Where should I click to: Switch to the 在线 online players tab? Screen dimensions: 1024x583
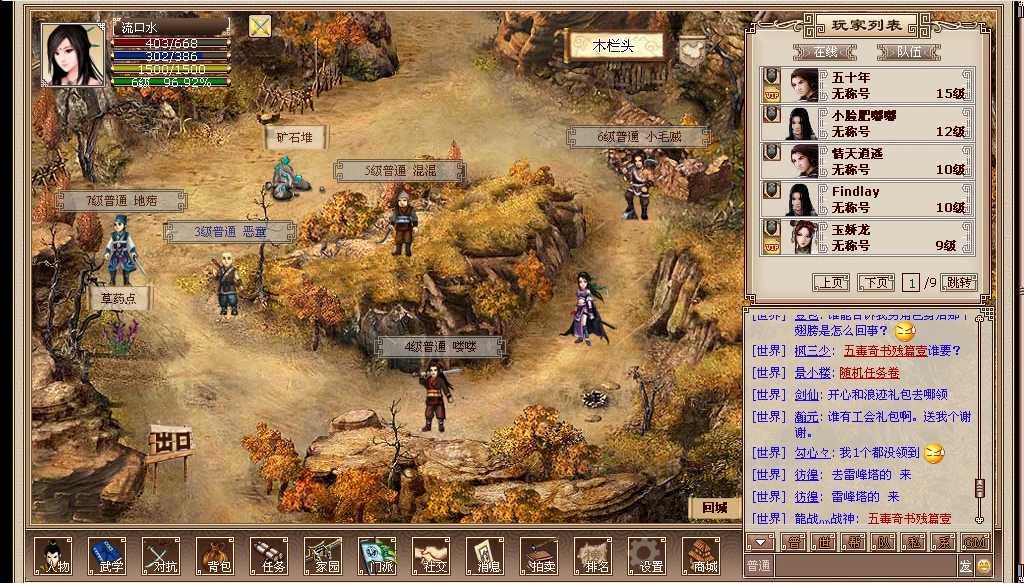(826, 51)
